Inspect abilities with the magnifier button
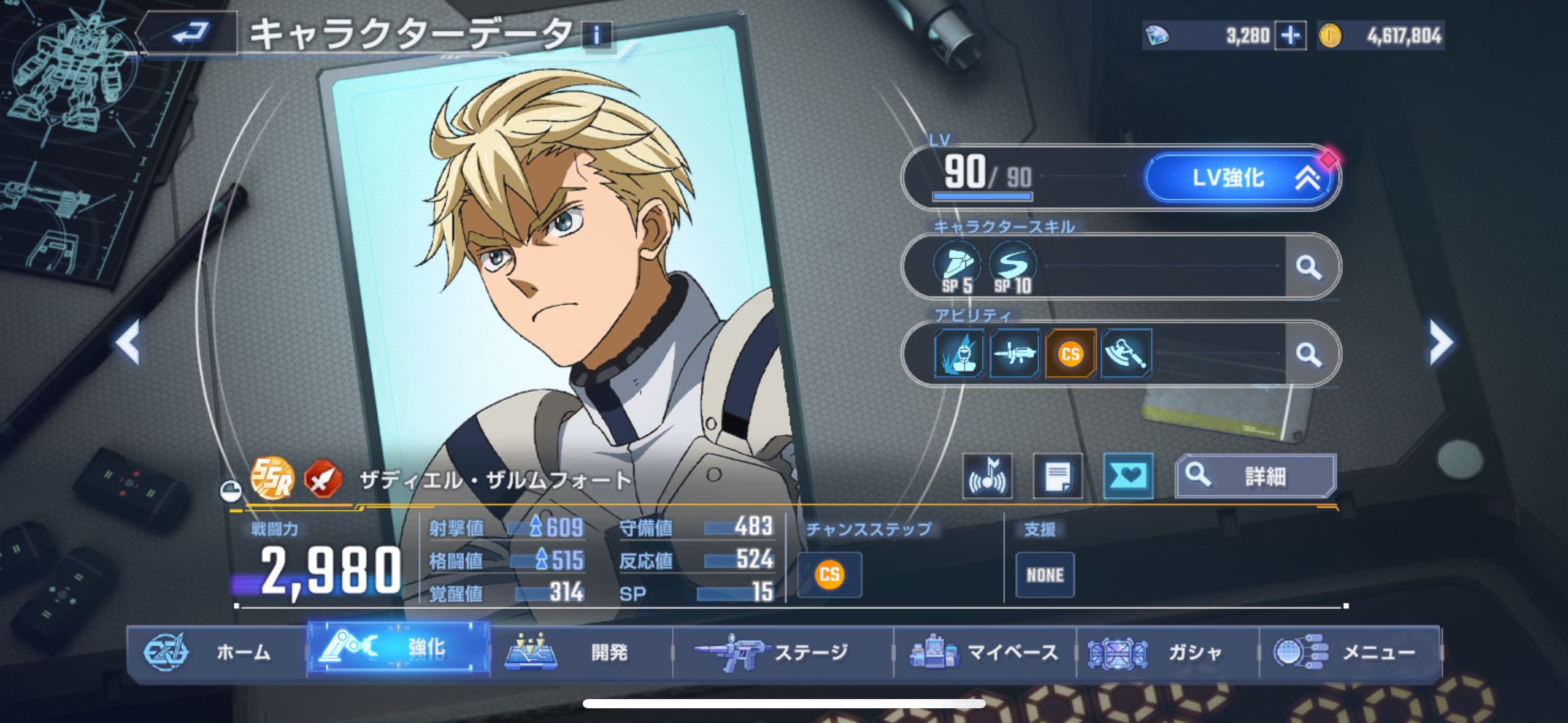The height and width of the screenshot is (723, 1568). click(1309, 354)
